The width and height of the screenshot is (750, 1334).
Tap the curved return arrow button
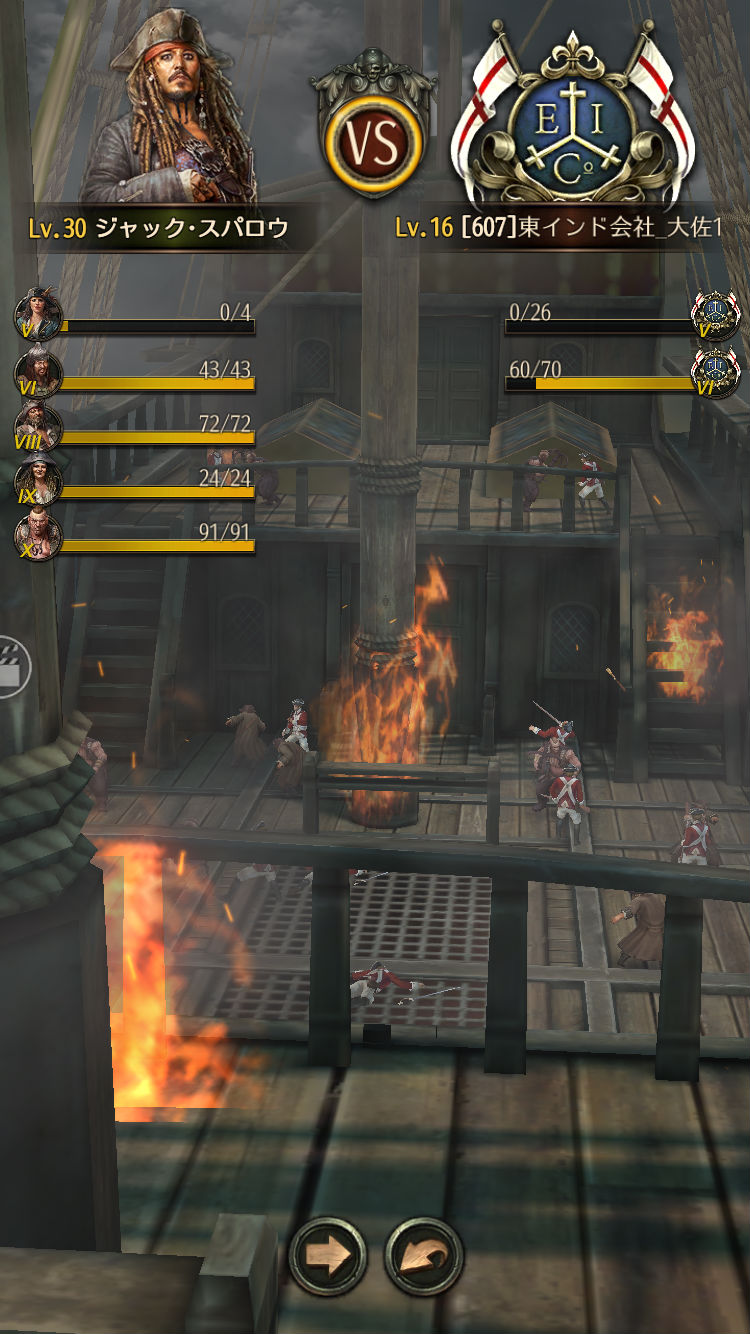coord(423,1254)
